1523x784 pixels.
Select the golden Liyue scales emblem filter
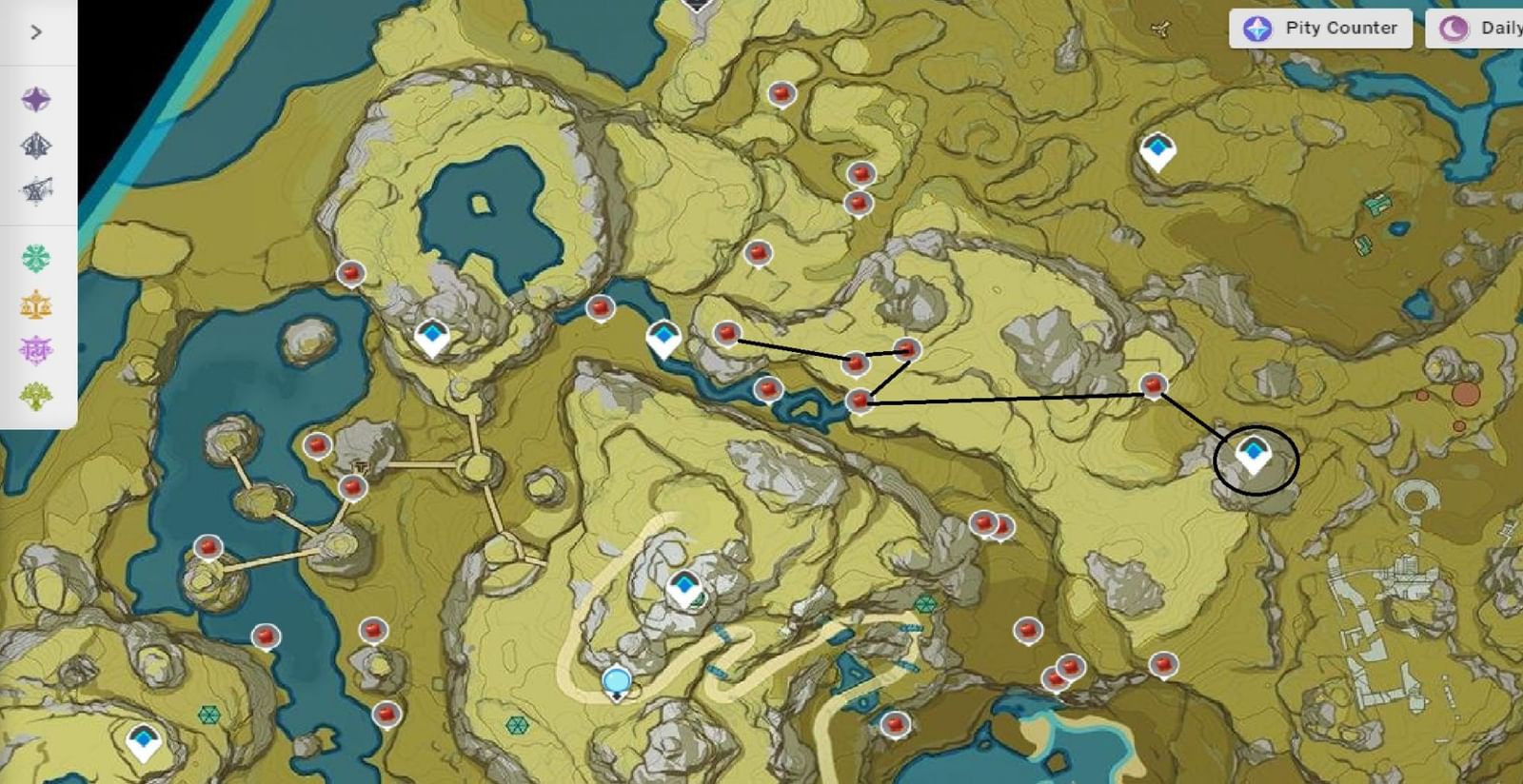click(38, 304)
